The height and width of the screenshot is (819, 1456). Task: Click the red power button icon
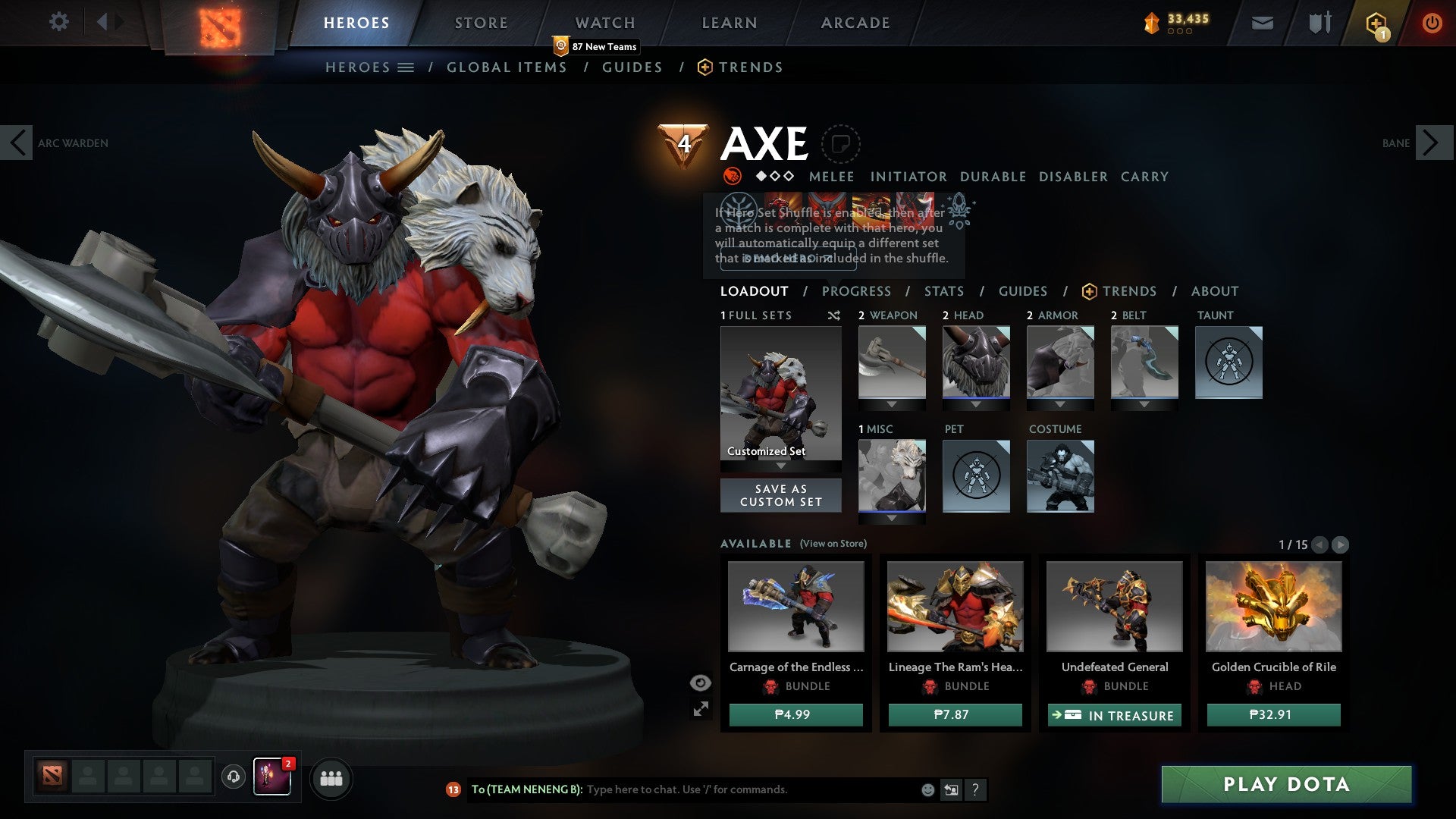[x=1432, y=22]
